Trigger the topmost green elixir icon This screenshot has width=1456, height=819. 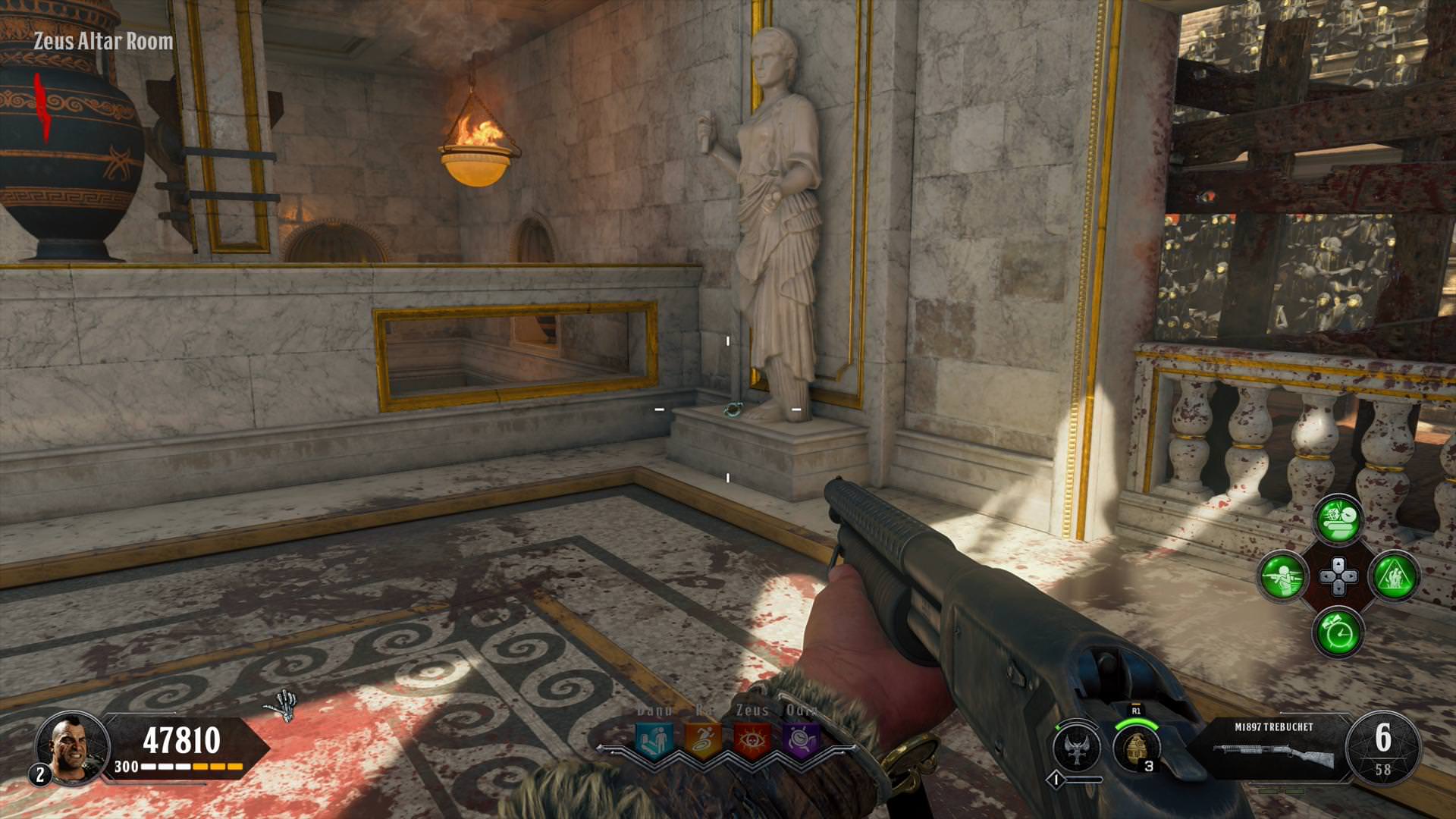coord(1338,519)
